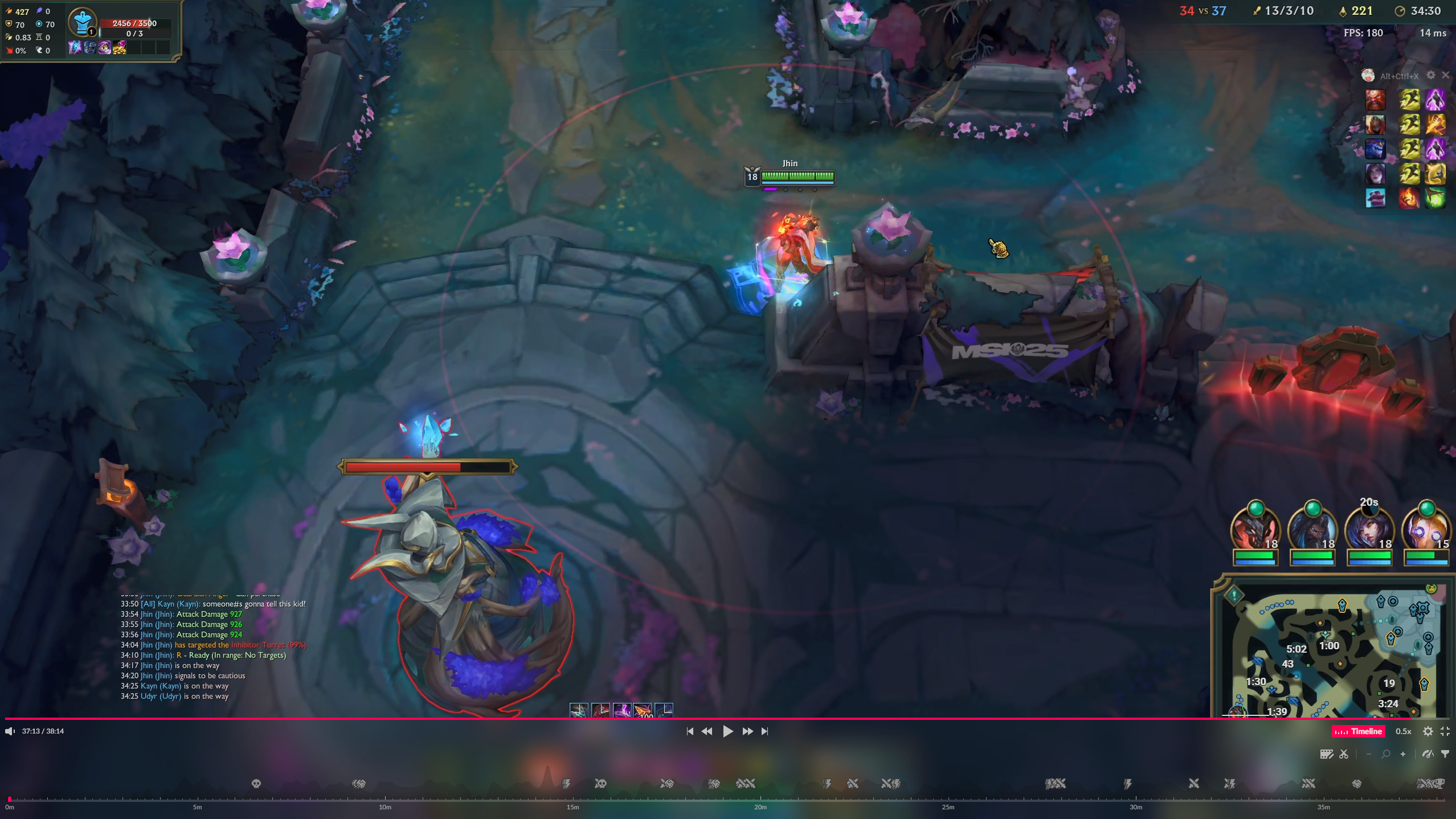The image size is (1456, 819).
Task: Zoom in the timeline with plus
Action: (x=1402, y=754)
